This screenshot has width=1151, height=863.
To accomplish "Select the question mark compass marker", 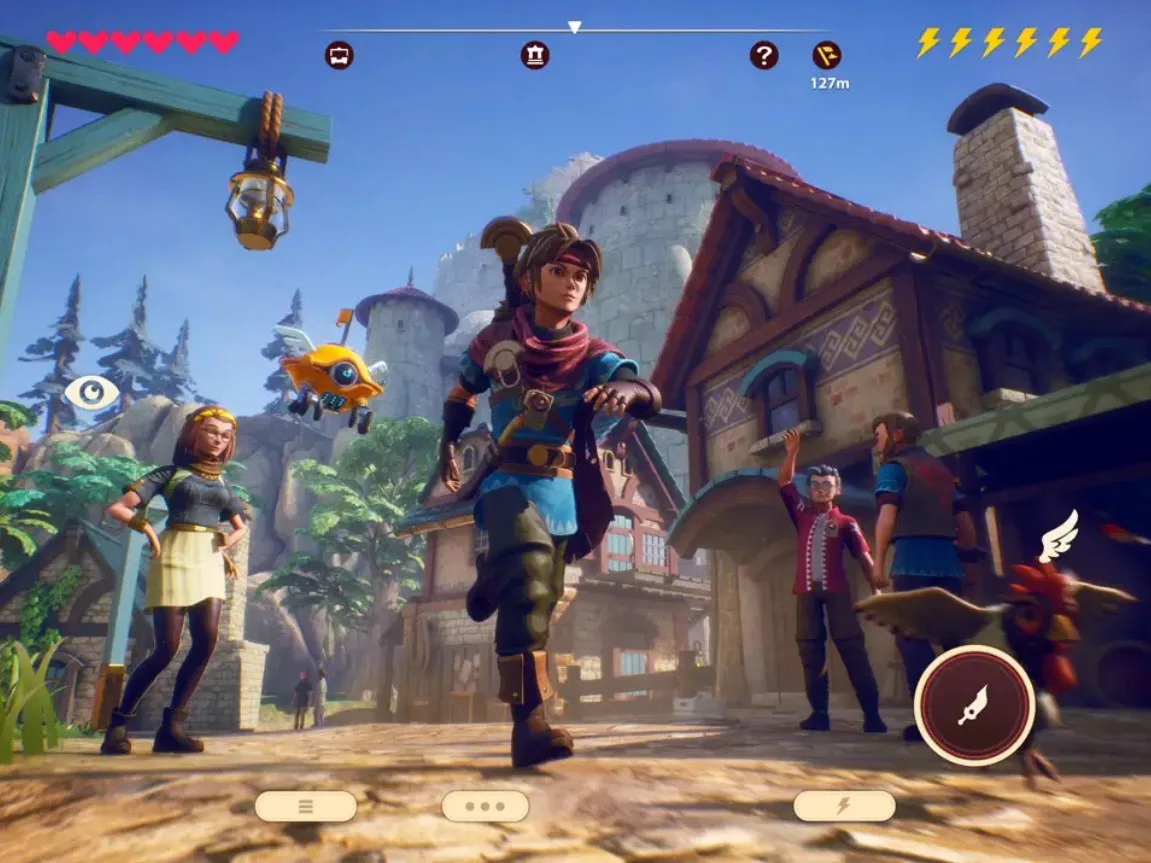I will point(764,55).
